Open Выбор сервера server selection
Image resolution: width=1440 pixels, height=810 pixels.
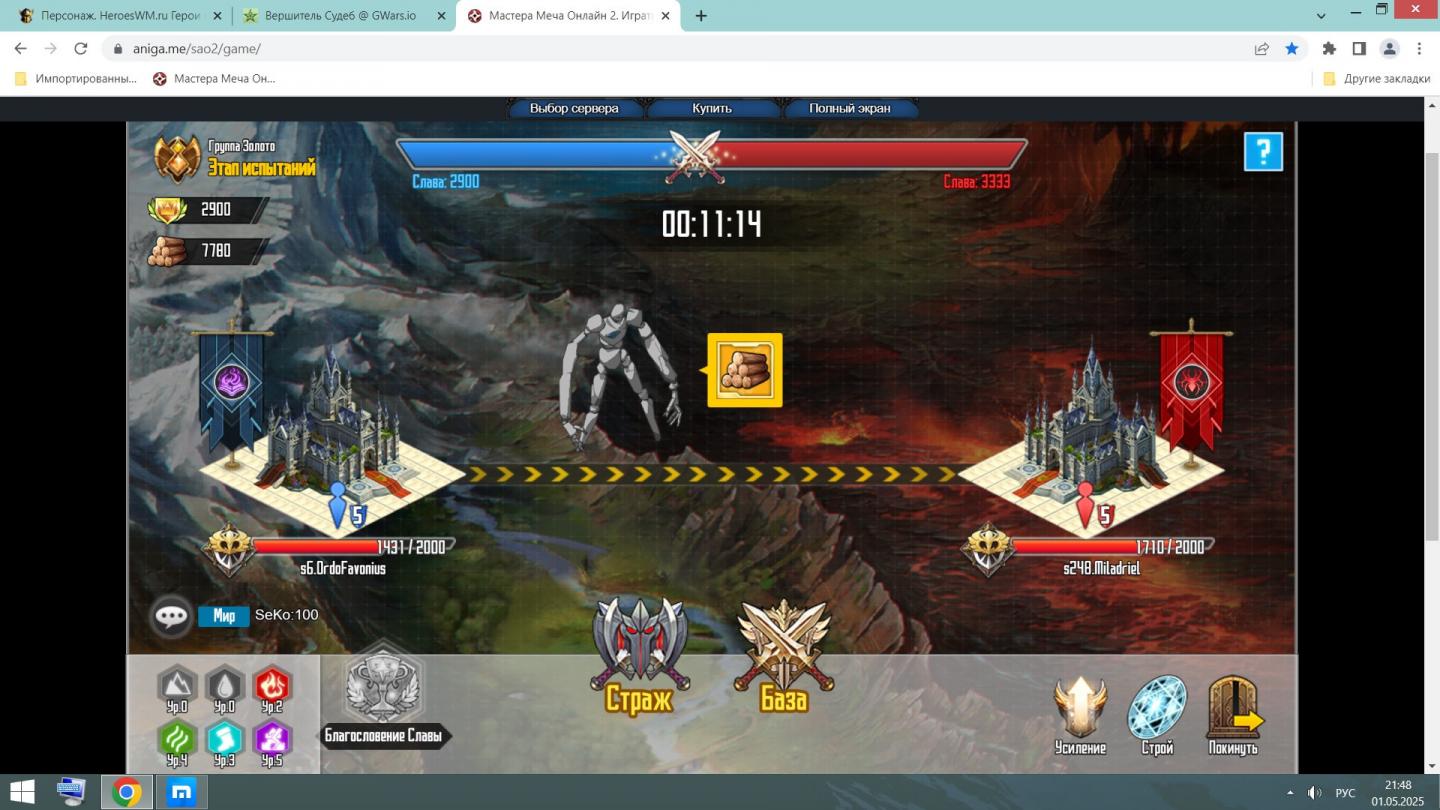[574, 108]
